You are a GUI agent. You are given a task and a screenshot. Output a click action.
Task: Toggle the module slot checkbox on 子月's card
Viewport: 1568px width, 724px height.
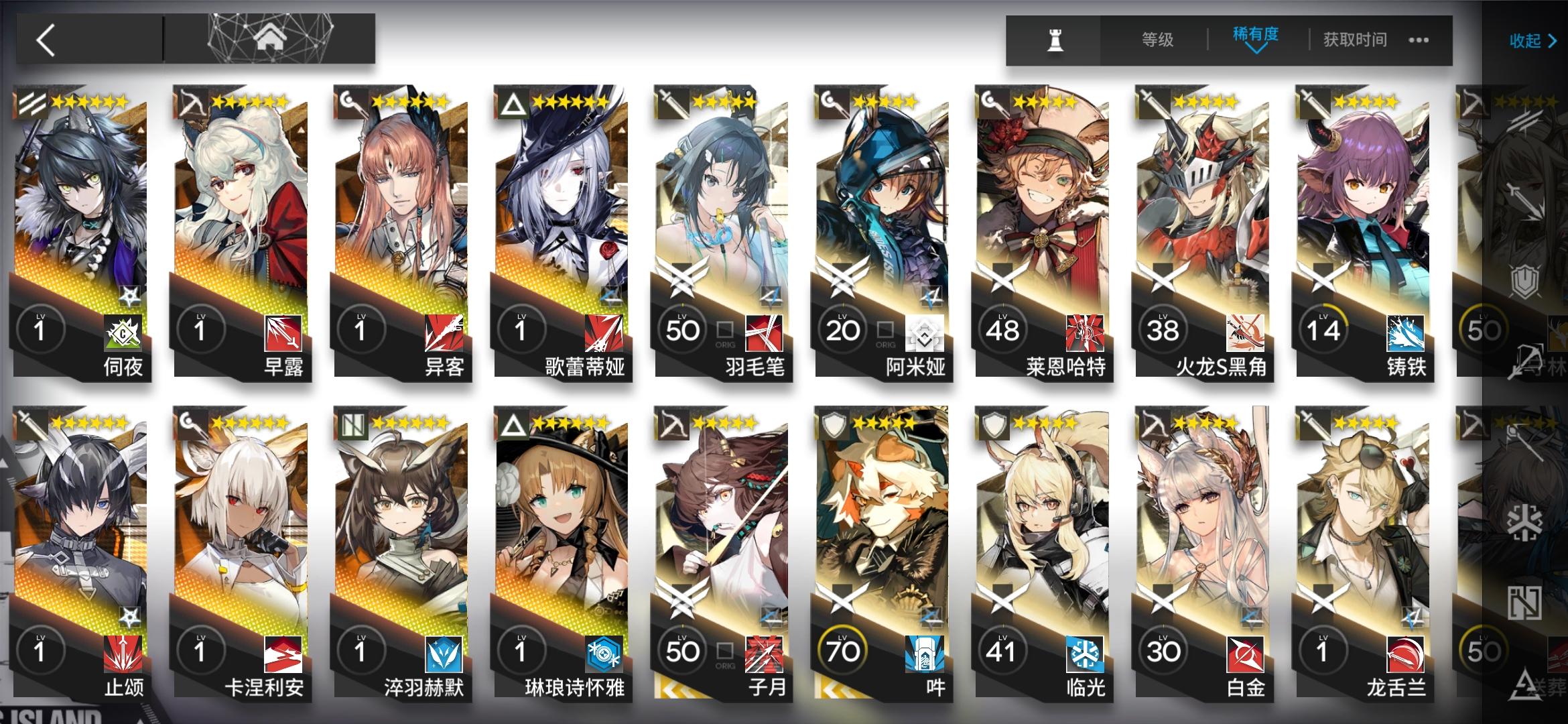click(x=726, y=649)
